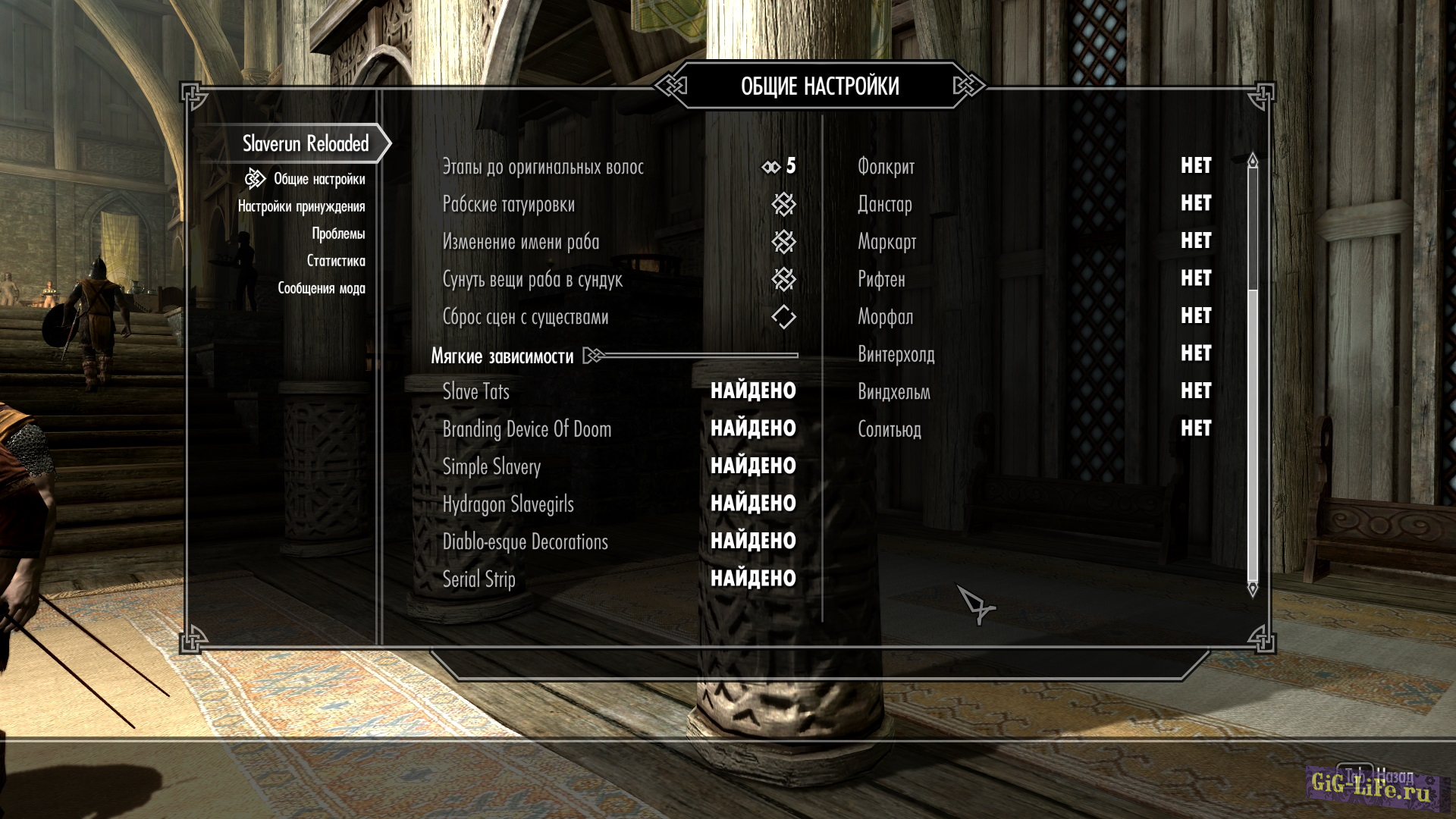The width and height of the screenshot is (1456, 819).
Task: Toggle the Рабские татуировки option
Action: [783, 204]
